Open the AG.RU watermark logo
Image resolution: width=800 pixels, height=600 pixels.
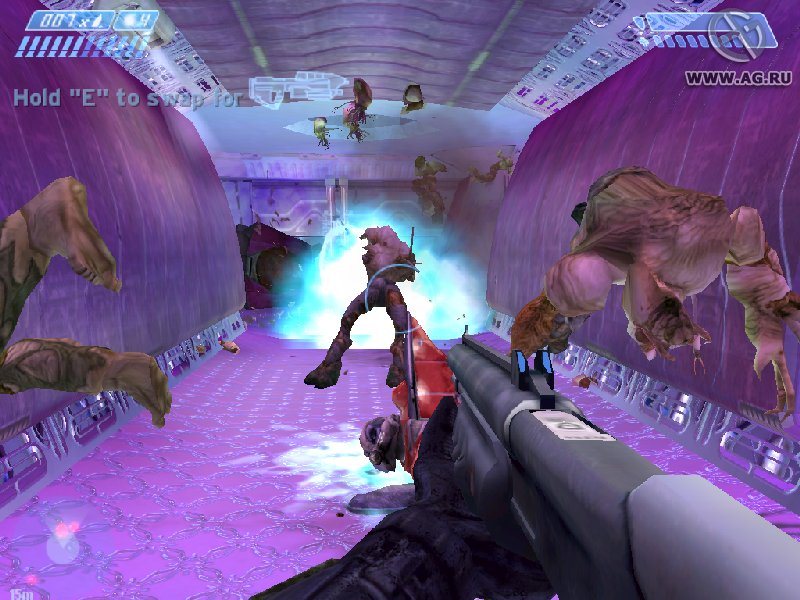tap(735, 38)
